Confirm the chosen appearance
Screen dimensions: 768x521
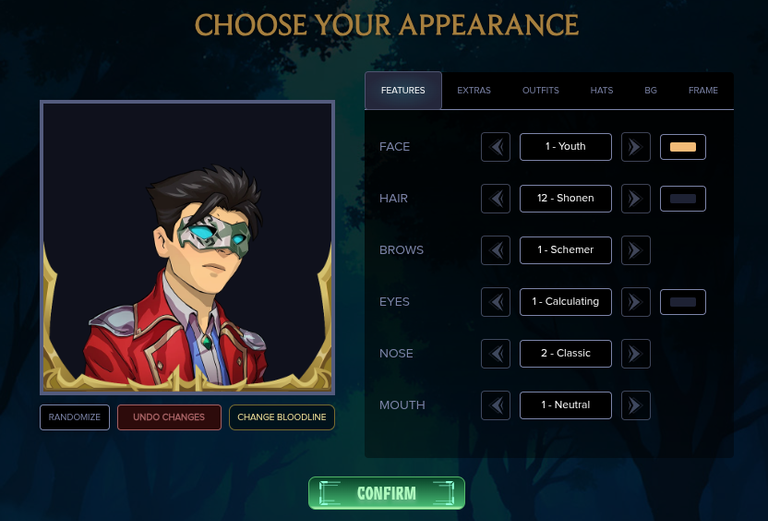coord(386,493)
